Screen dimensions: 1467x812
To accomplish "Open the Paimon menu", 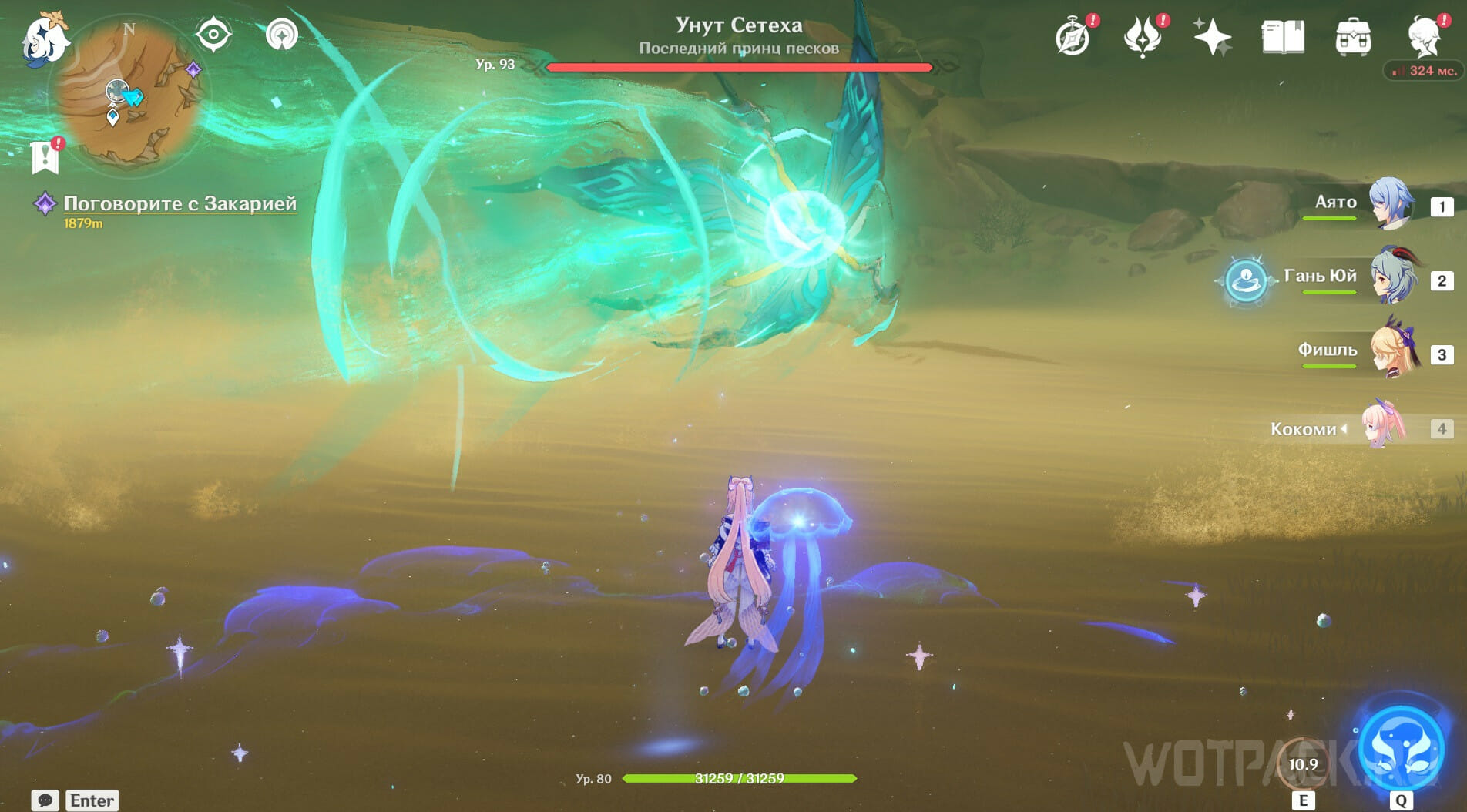I will point(43,39).
